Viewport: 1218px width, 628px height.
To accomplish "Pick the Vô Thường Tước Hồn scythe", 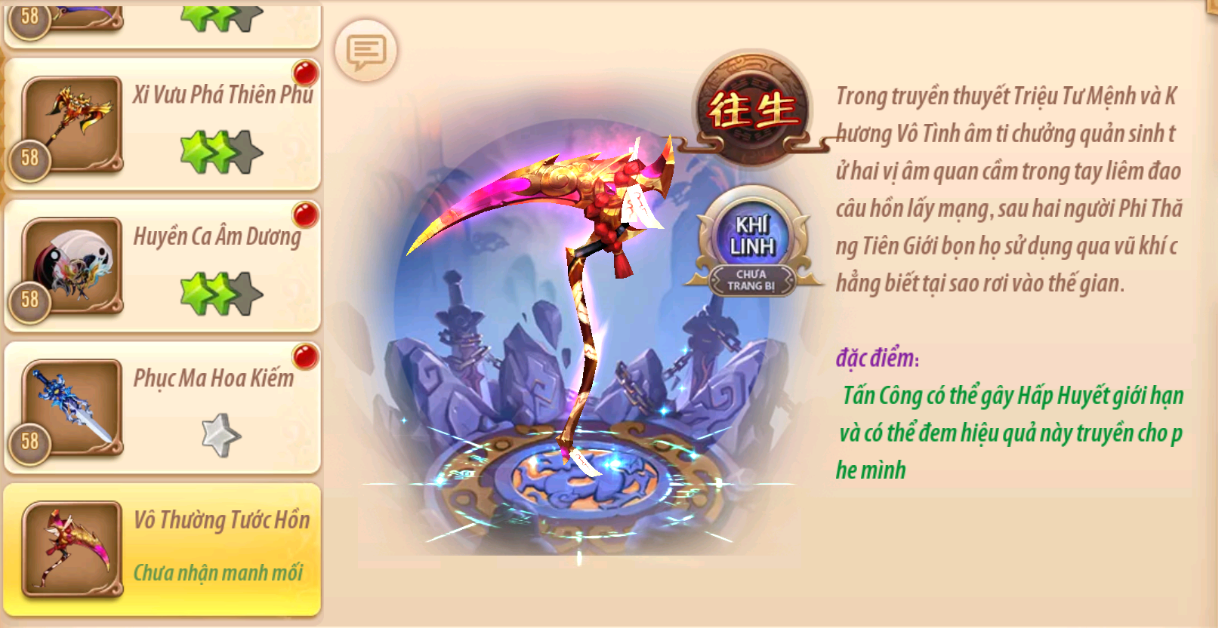I will coord(162,549).
